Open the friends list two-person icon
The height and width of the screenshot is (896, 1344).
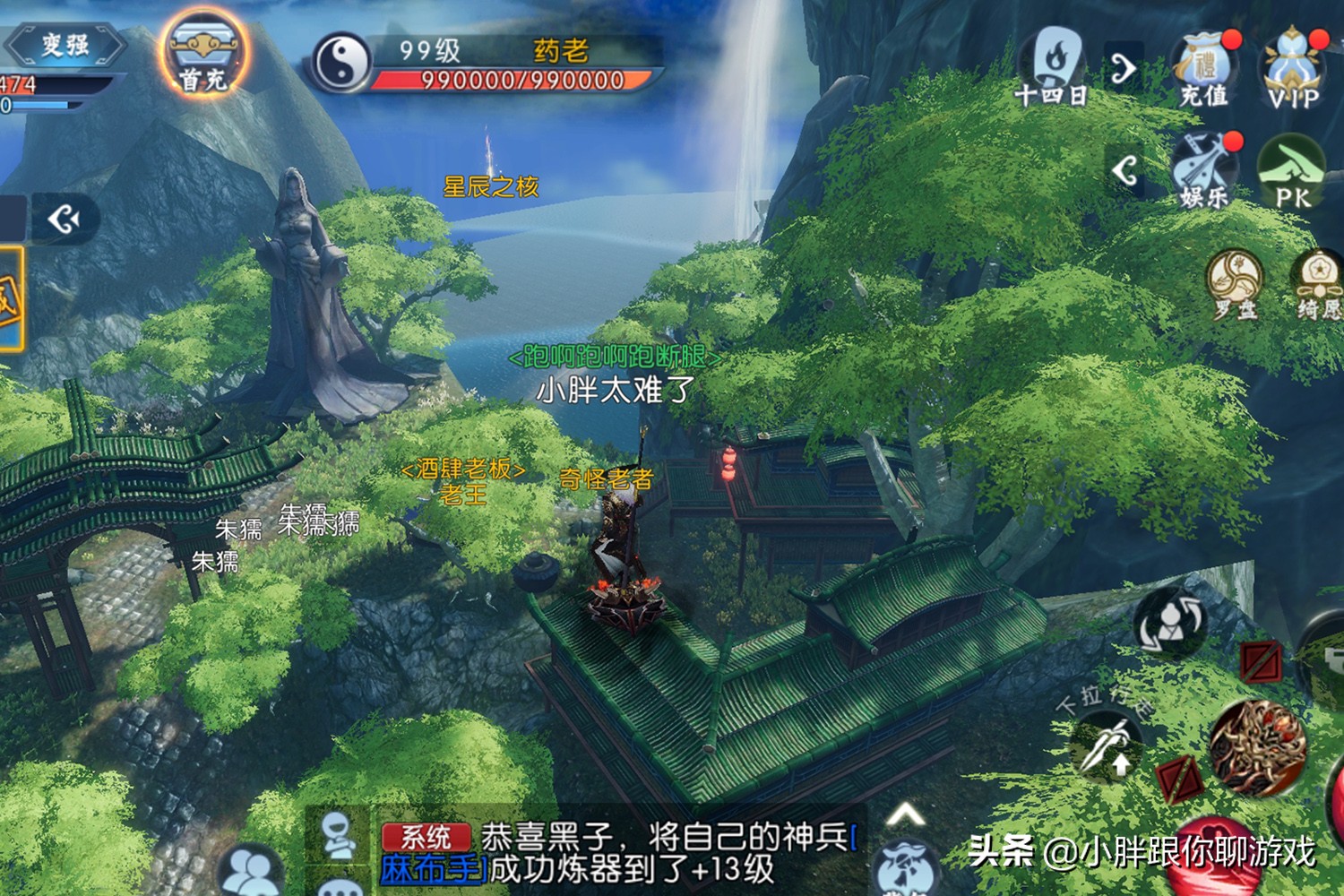[253, 871]
